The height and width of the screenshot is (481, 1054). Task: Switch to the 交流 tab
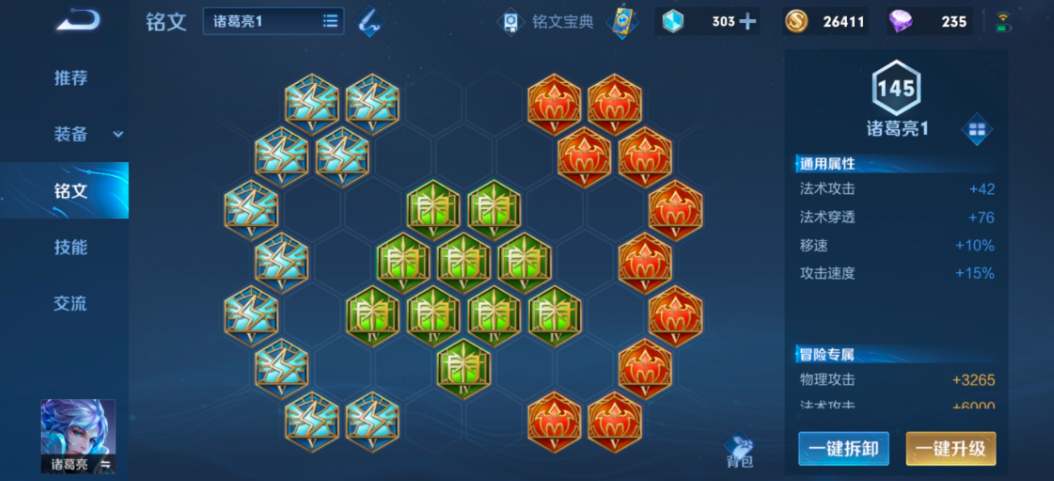pos(70,303)
